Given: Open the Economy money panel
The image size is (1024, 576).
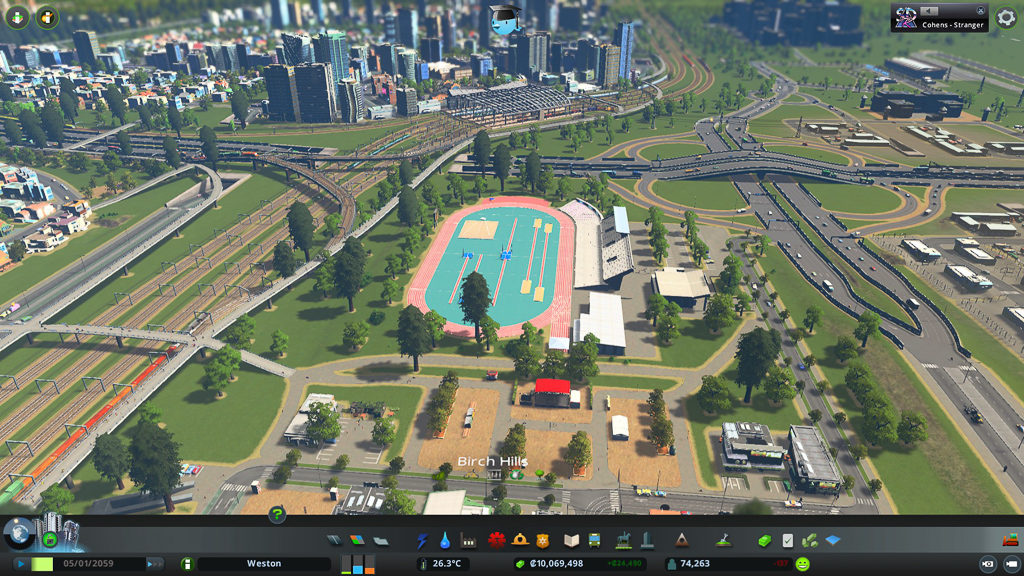Looking at the screenshot, I should click(765, 541).
